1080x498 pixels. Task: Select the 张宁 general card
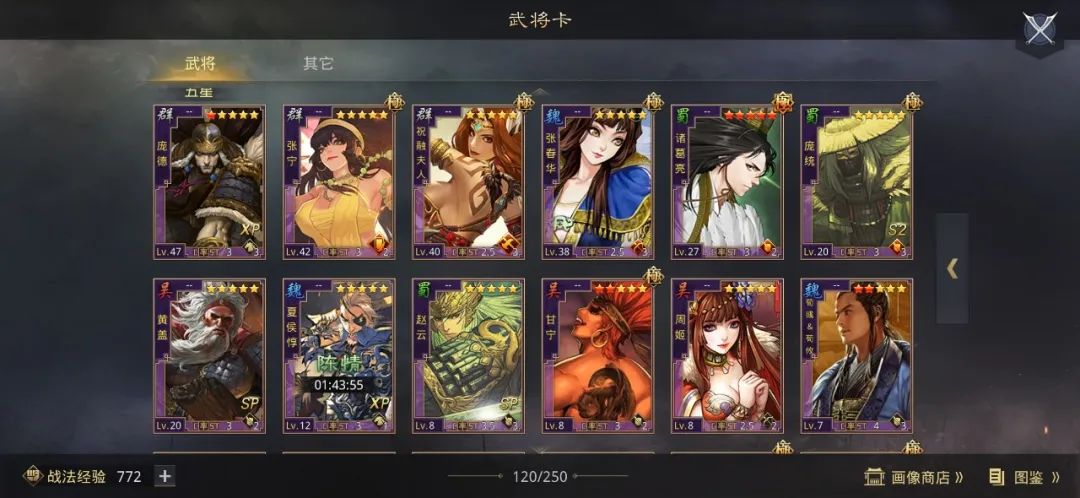339,182
